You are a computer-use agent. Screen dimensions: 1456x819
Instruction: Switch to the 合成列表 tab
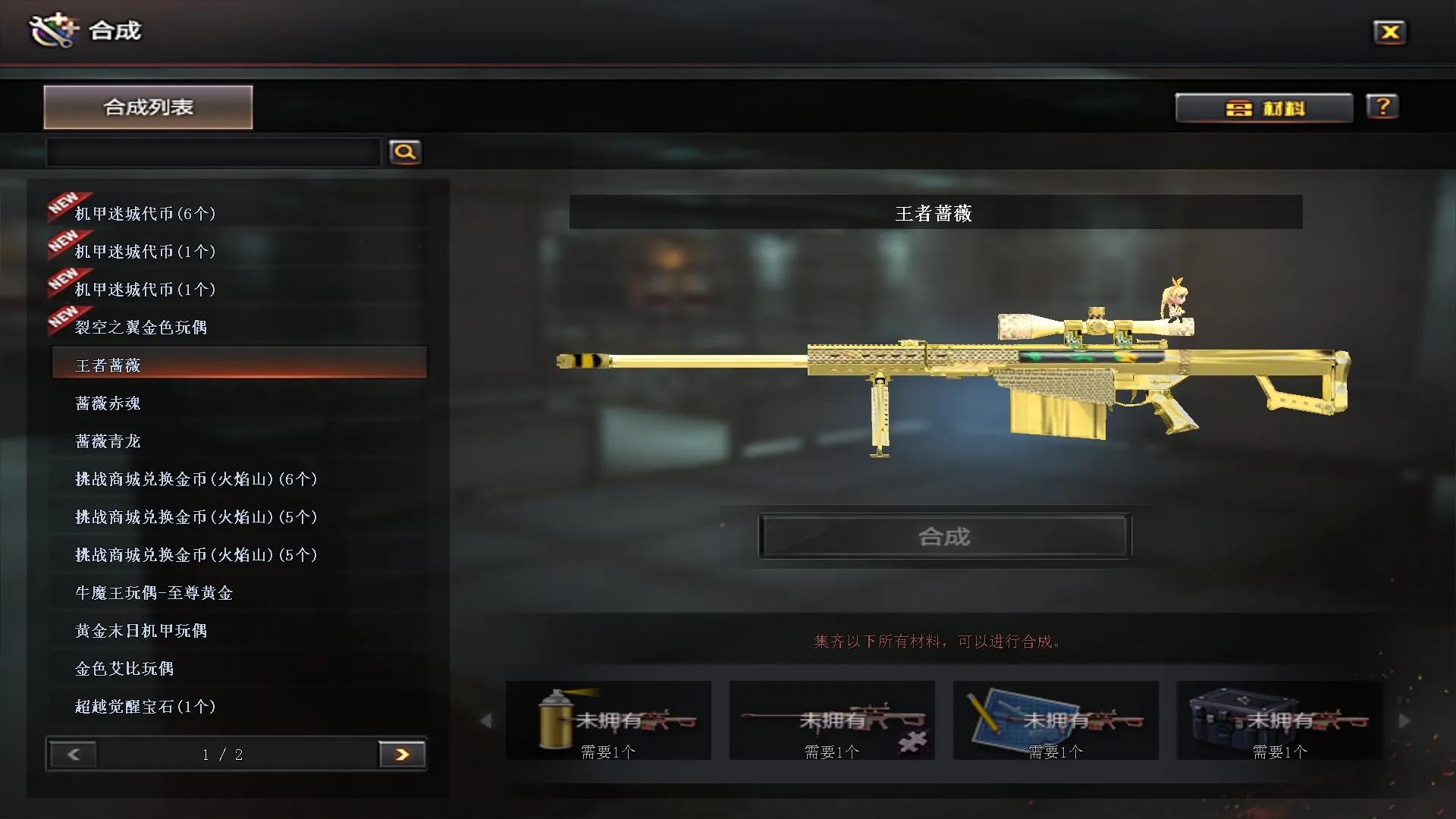pos(148,107)
